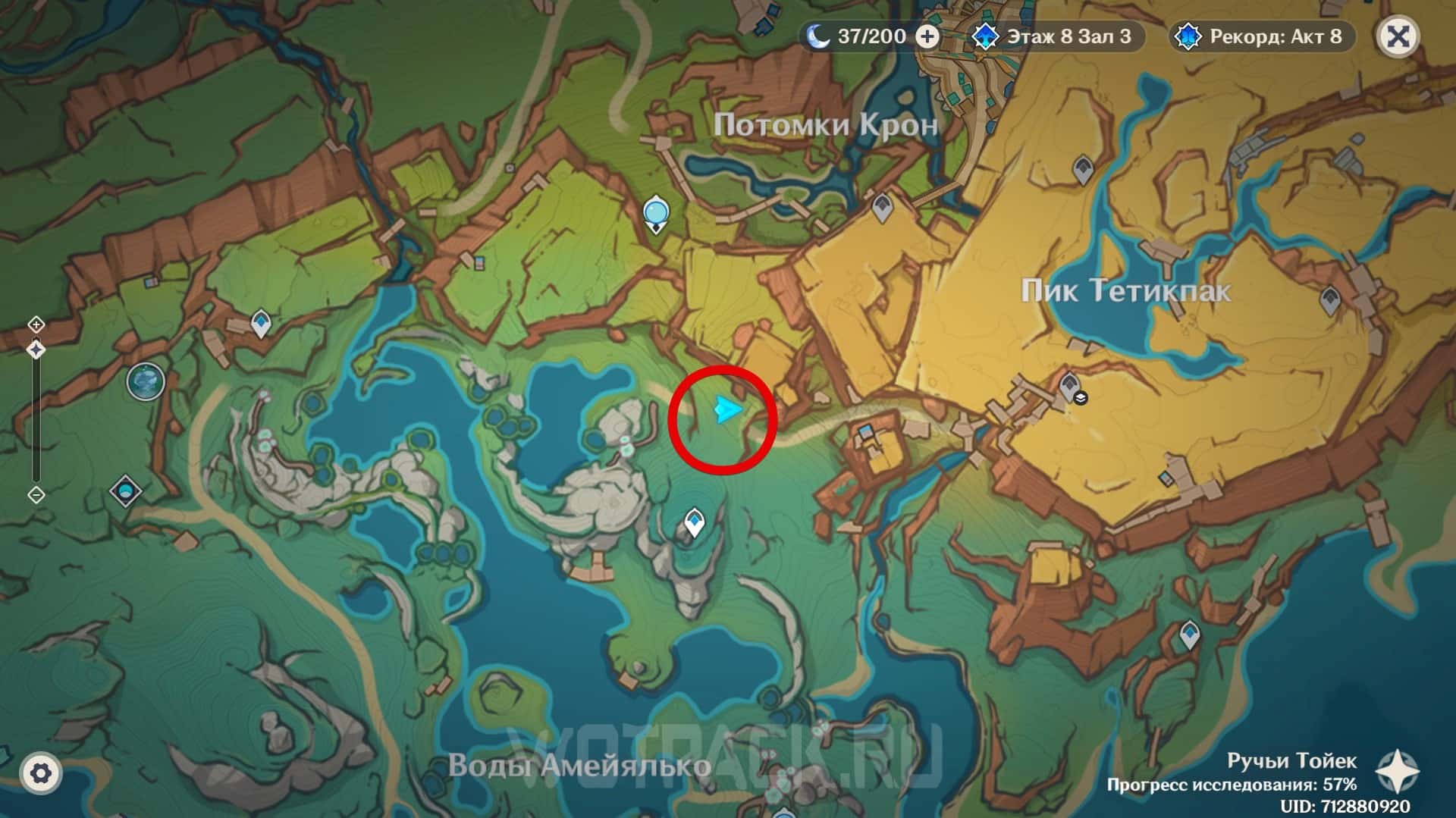Zoom in the map with the plus control
The width and height of the screenshot is (1456, 818).
[36, 324]
